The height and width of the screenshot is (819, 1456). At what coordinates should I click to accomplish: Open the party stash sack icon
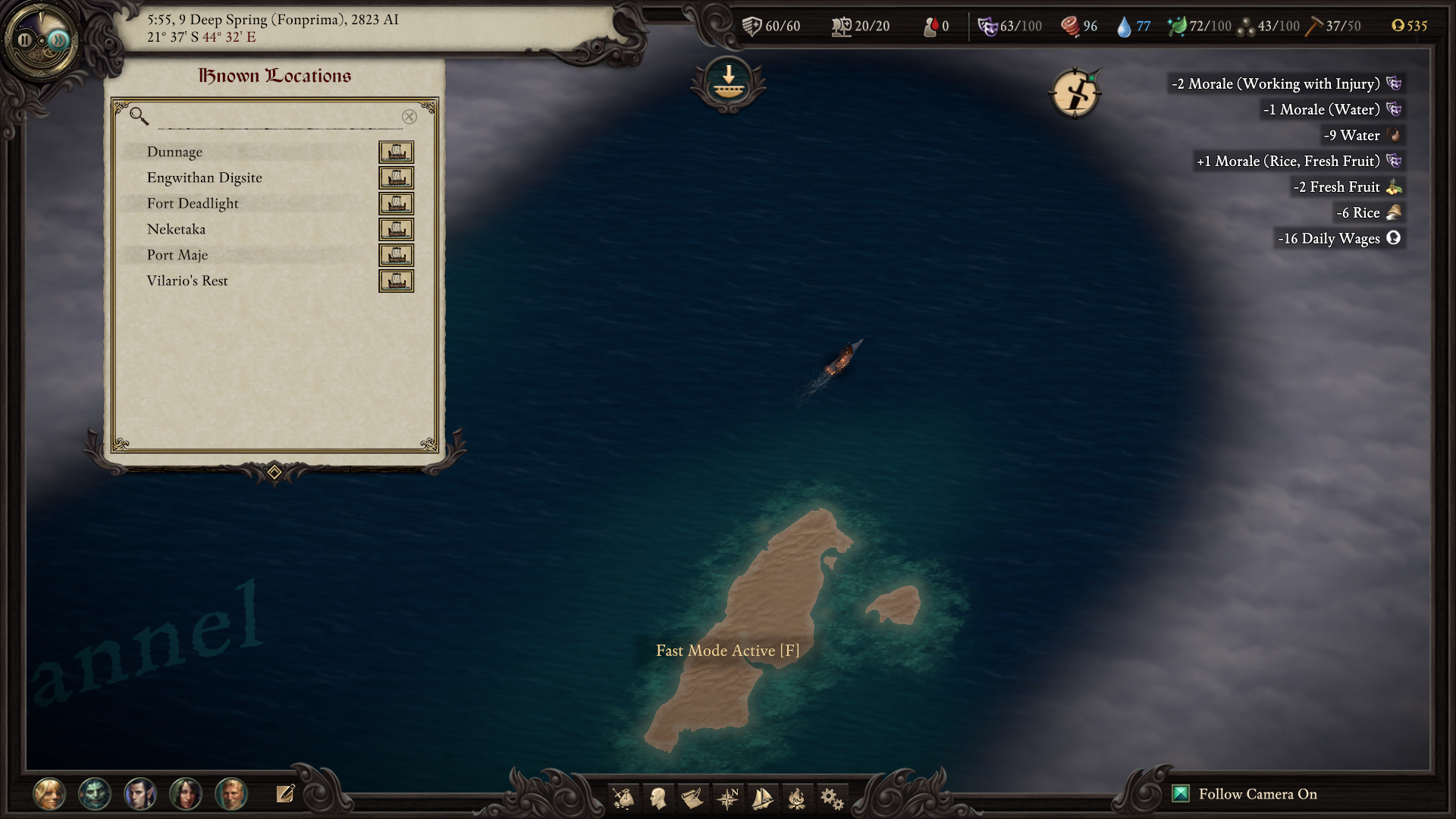tap(623, 798)
